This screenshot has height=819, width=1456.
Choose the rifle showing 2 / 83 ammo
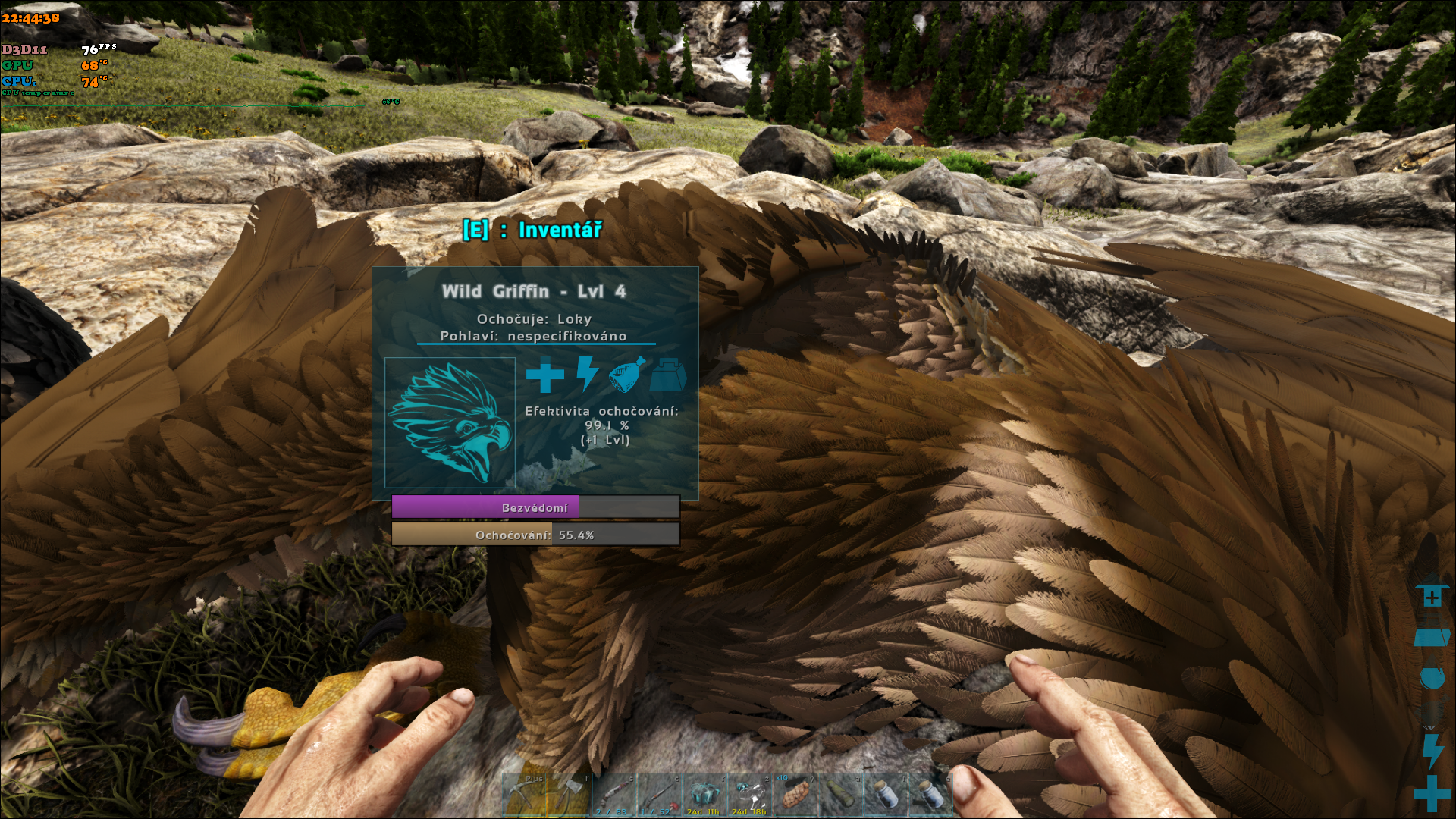tap(614, 795)
